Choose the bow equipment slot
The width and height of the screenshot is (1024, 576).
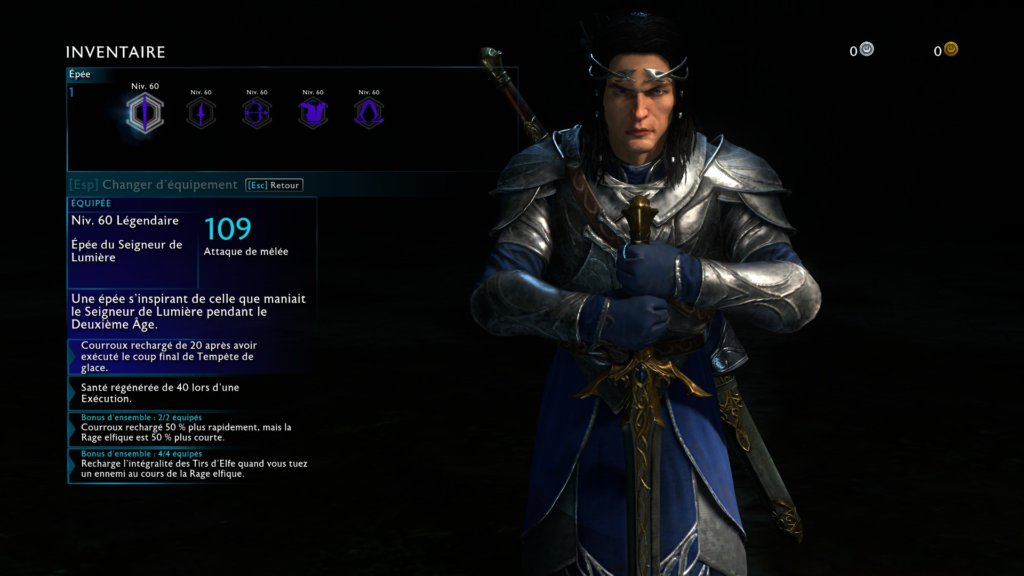point(257,114)
